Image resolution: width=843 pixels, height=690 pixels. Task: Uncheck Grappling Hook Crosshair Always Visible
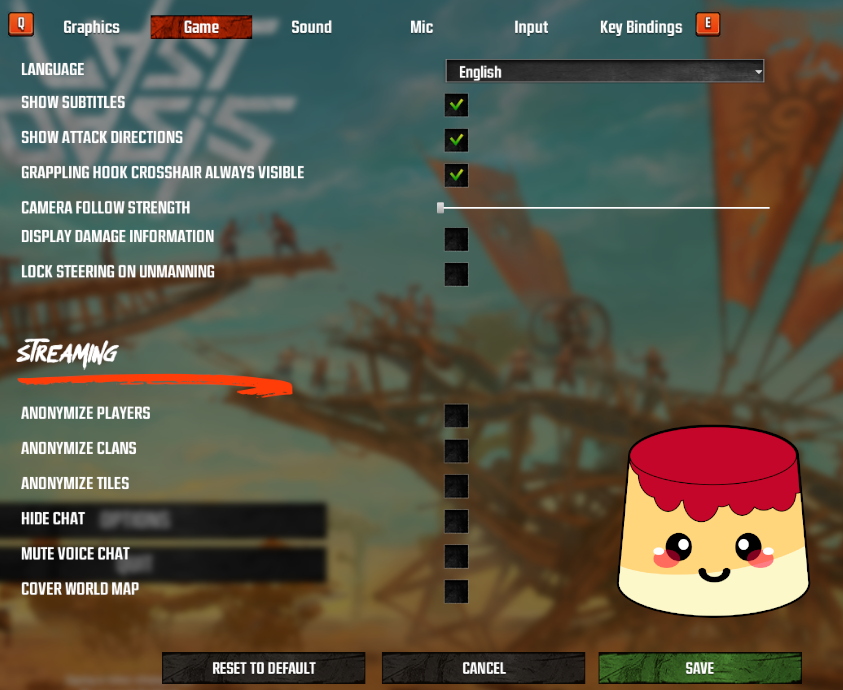point(456,175)
